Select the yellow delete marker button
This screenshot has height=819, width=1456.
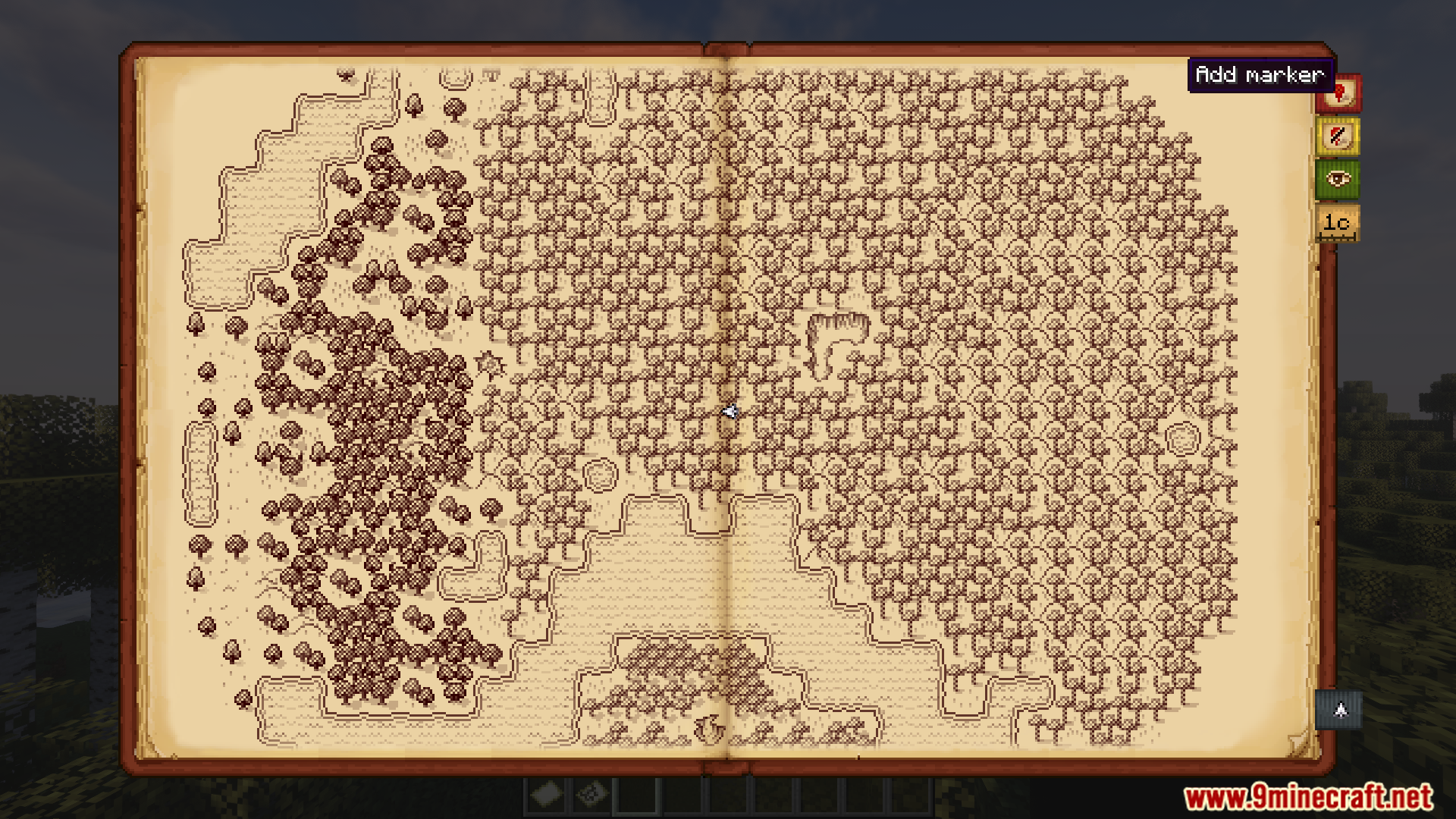tap(1338, 137)
